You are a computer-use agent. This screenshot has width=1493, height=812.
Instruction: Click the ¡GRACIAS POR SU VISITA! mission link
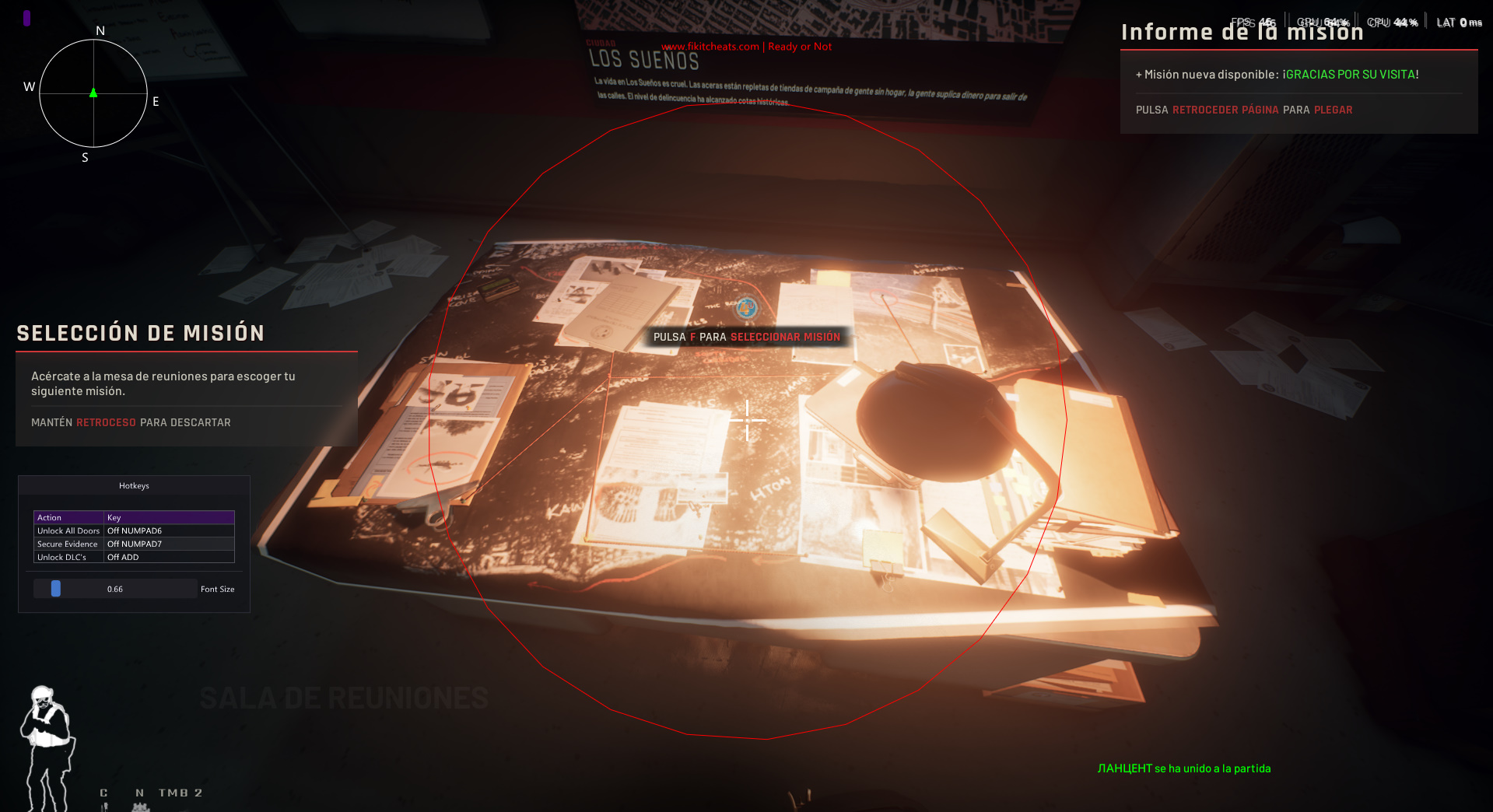click(x=1350, y=74)
